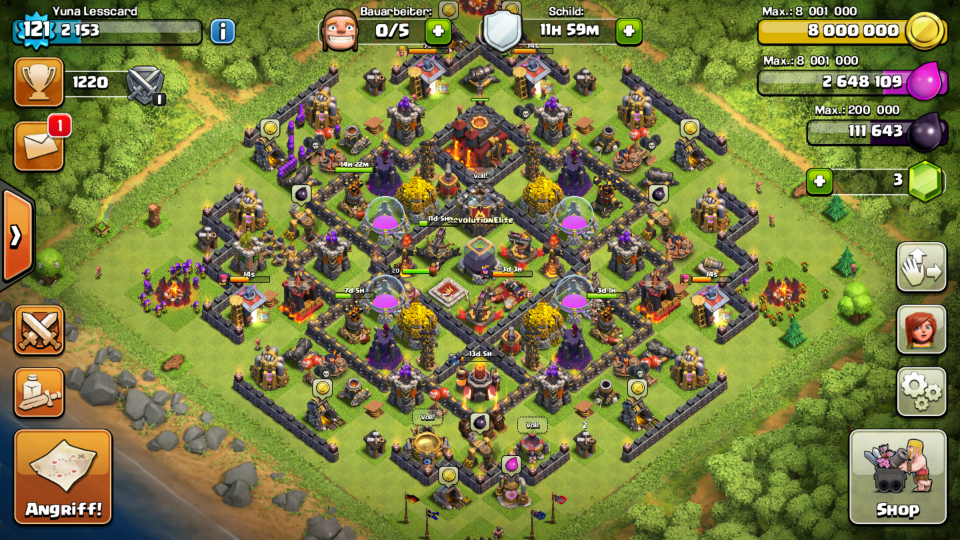The image size is (960, 540).
Task: Activate the hand-and-arrow layout edit button
Action: [921, 267]
